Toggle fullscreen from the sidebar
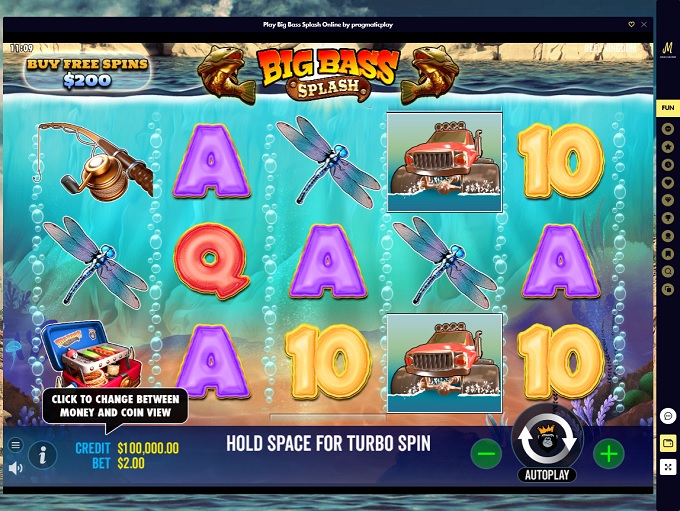 pos(667,467)
